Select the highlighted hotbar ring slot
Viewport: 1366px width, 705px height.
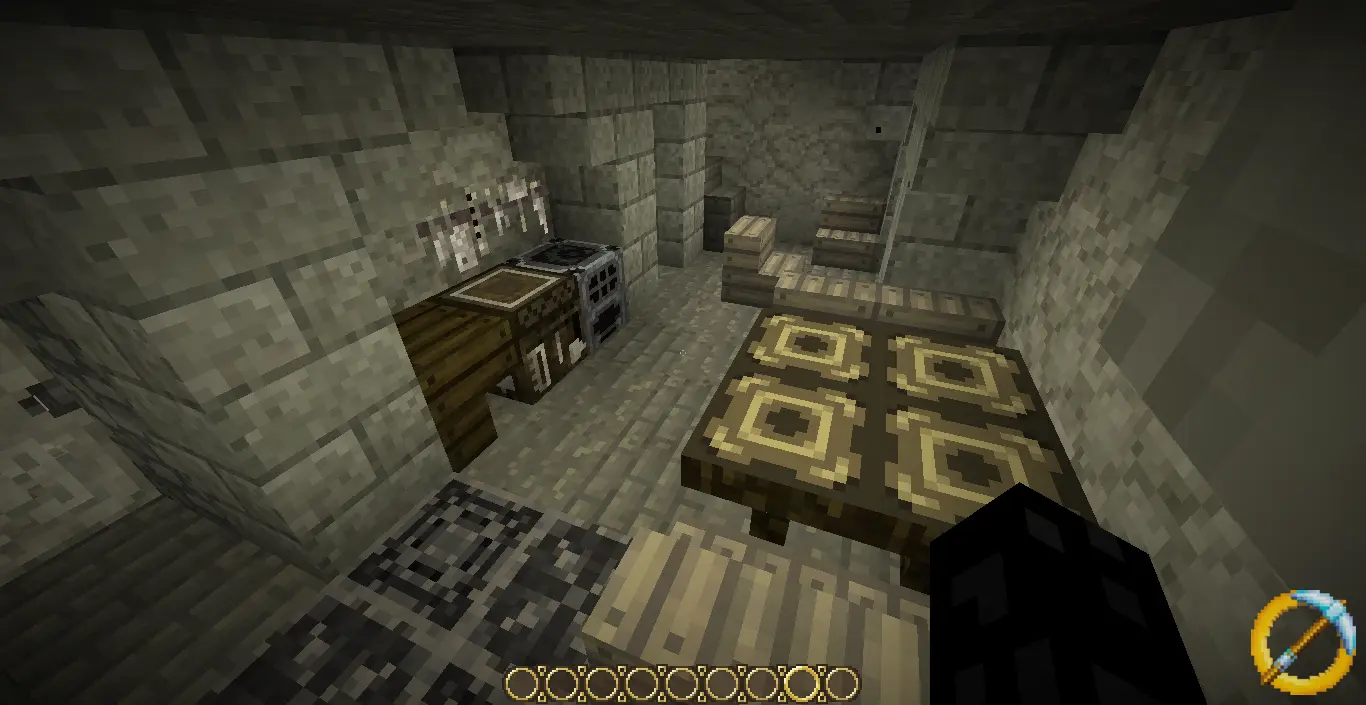pyautogui.click(x=801, y=683)
